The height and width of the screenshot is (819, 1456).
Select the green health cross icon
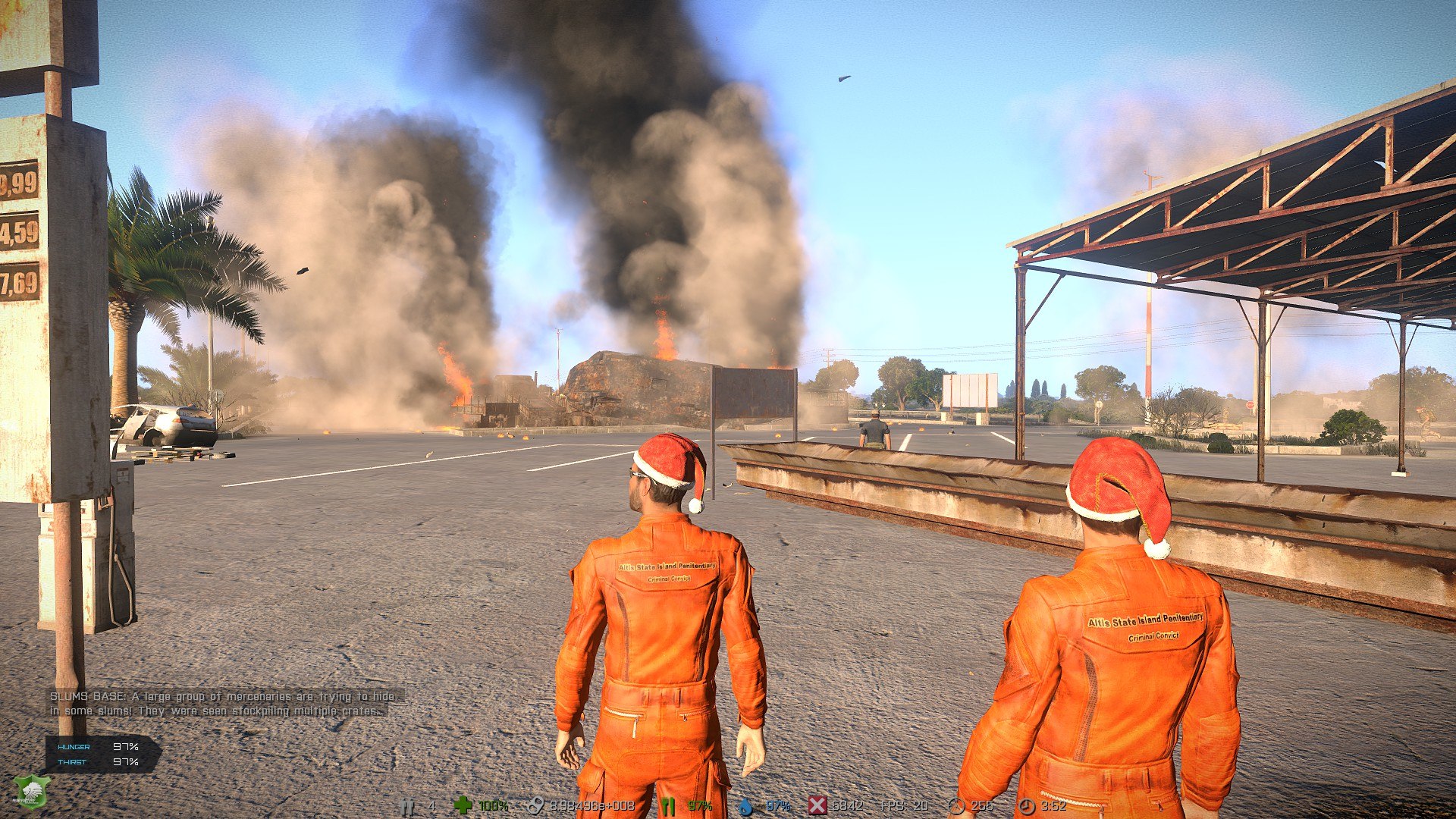coord(462,805)
